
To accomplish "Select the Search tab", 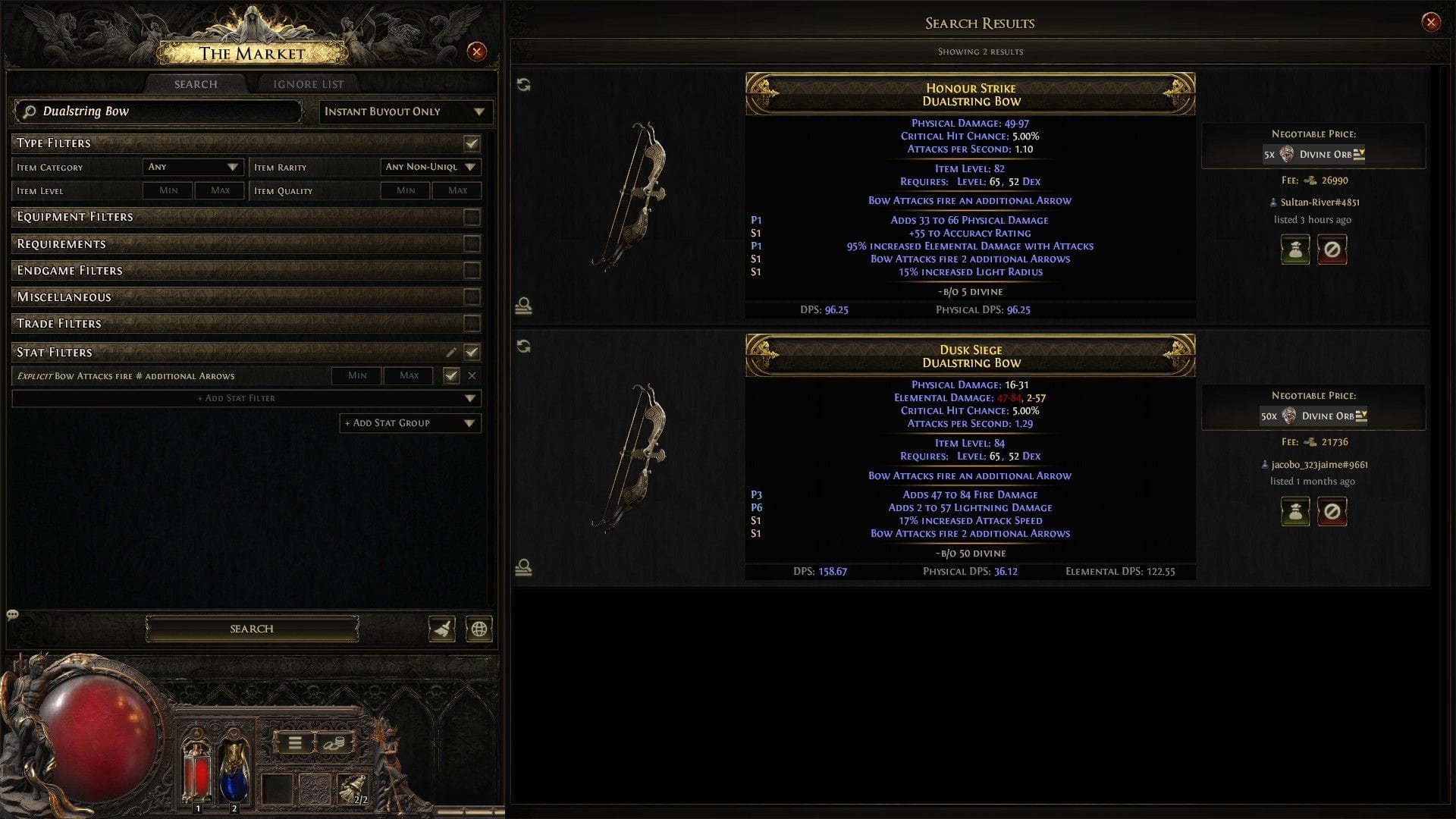I will 194,83.
